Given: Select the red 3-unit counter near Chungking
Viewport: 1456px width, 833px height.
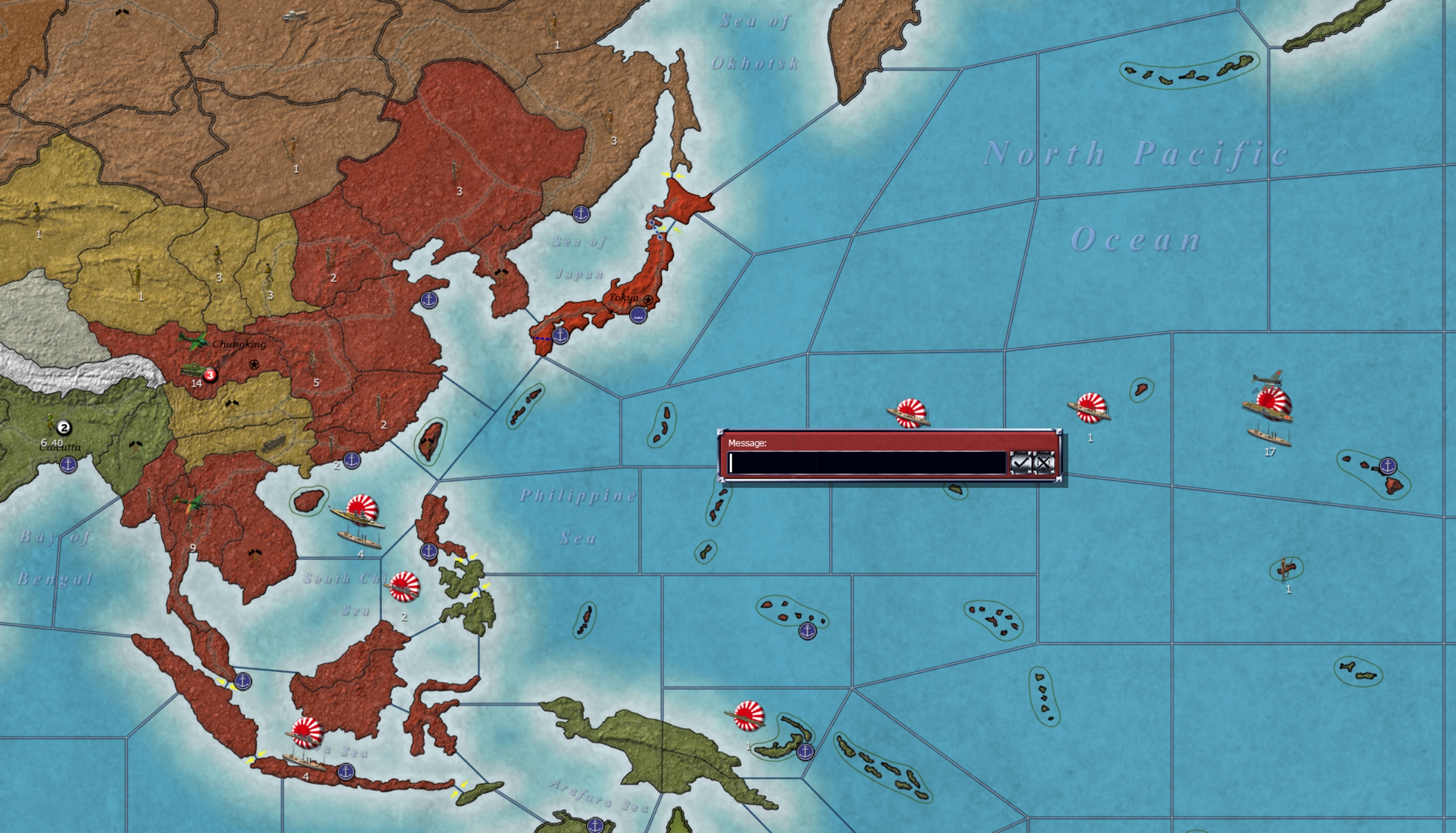Looking at the screenshot, I should click(210, 375).
